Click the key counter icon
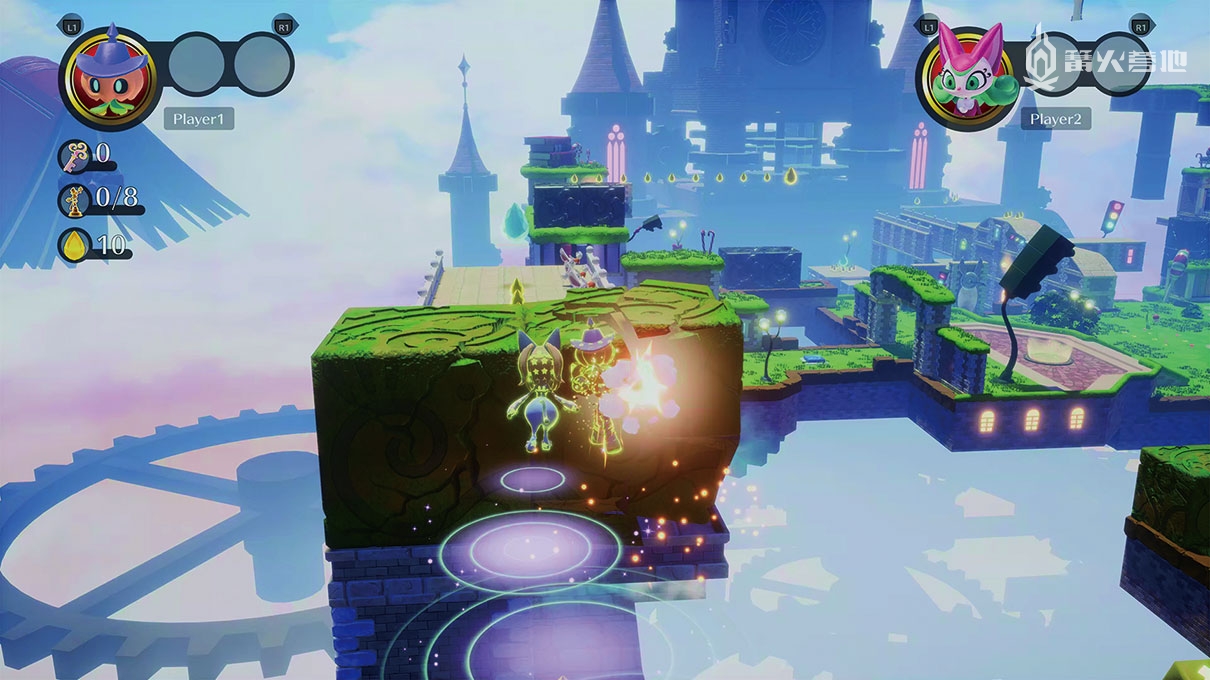The image size is (1210, 680). pyautogui.click(x=75, y=156)
